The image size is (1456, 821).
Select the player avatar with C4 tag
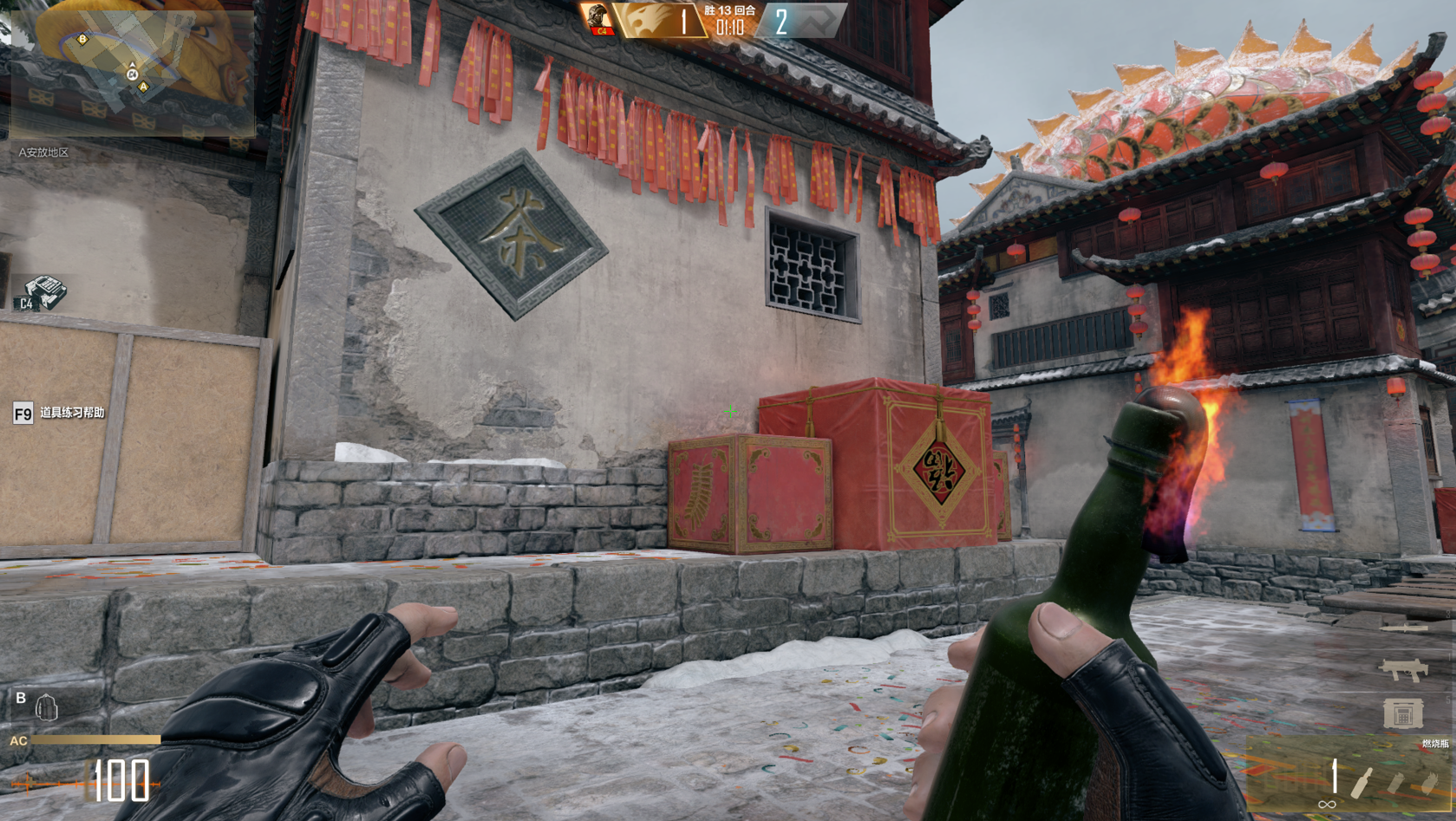coord(597,19)
